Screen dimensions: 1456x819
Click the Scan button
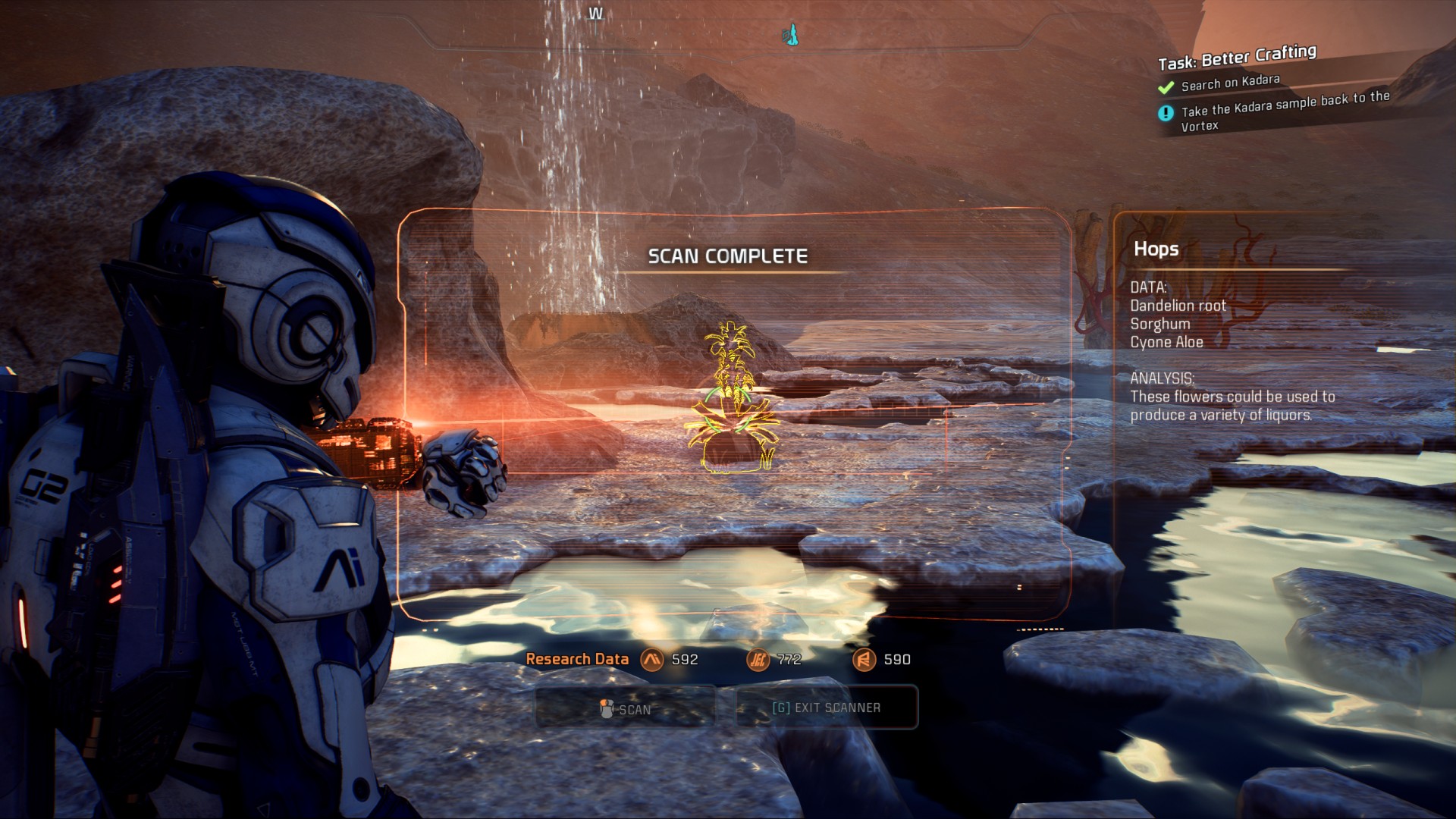click(x=626, y=708)
